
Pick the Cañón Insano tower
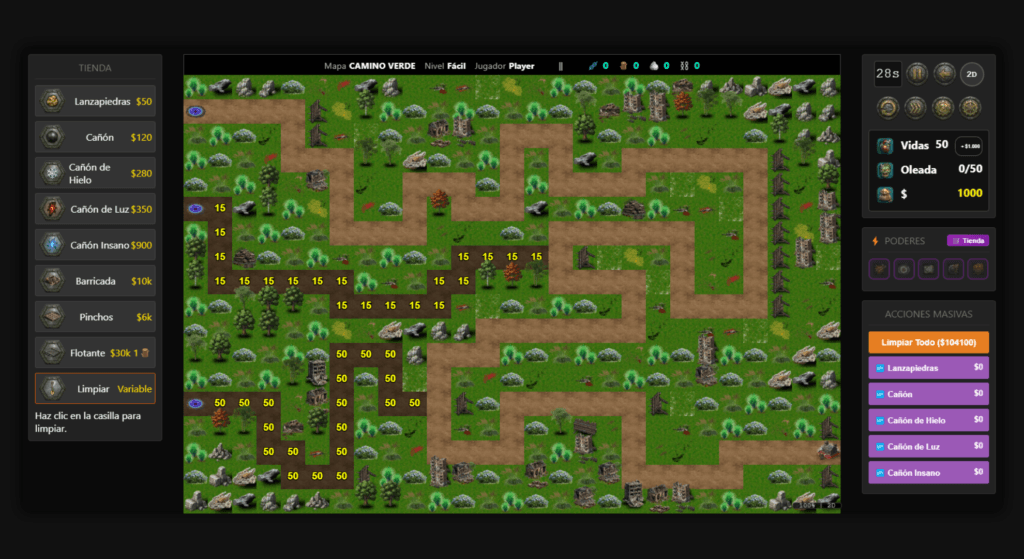[95, 245]
